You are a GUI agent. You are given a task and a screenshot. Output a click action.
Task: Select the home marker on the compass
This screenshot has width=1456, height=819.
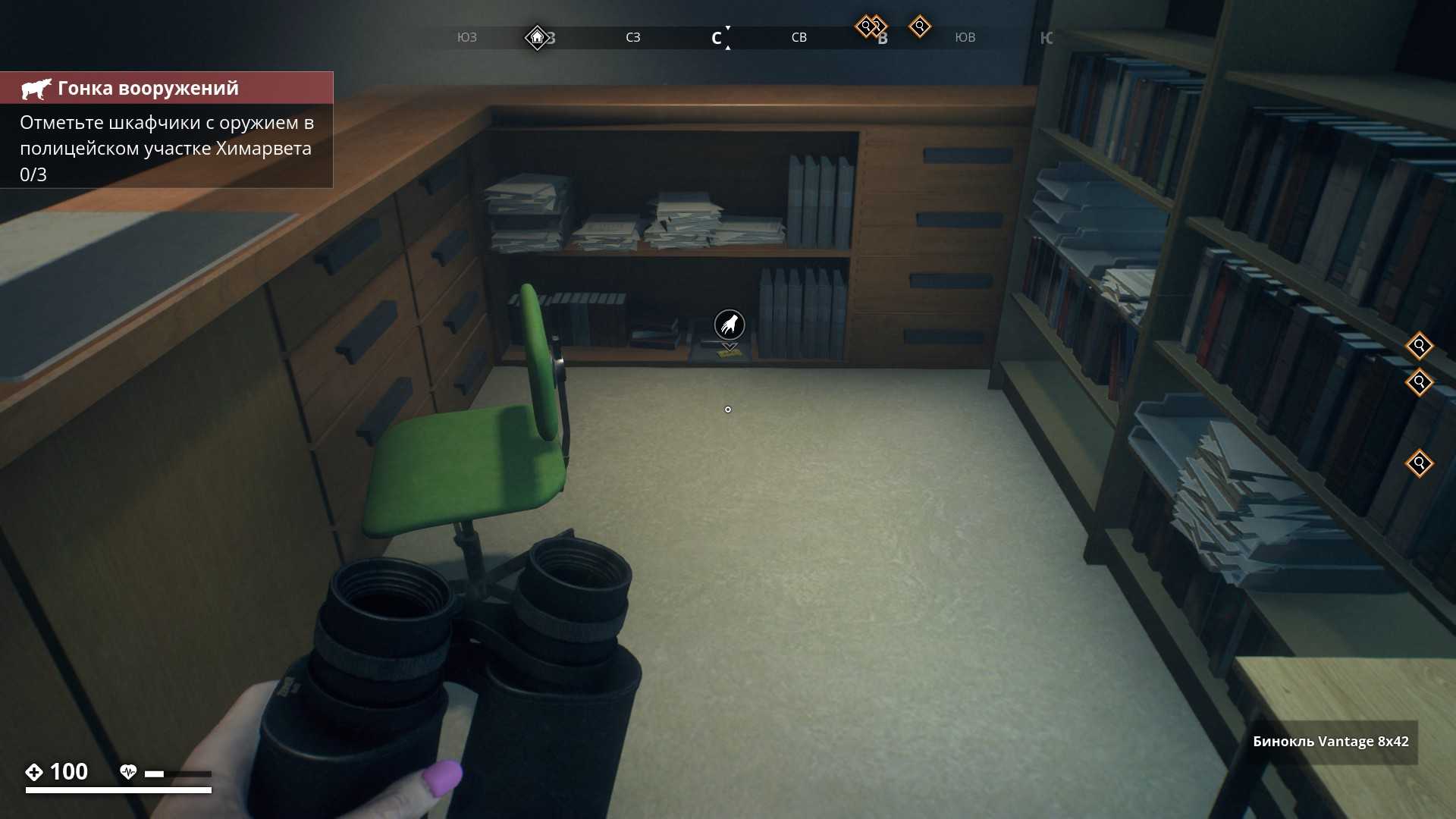(537, 36)
